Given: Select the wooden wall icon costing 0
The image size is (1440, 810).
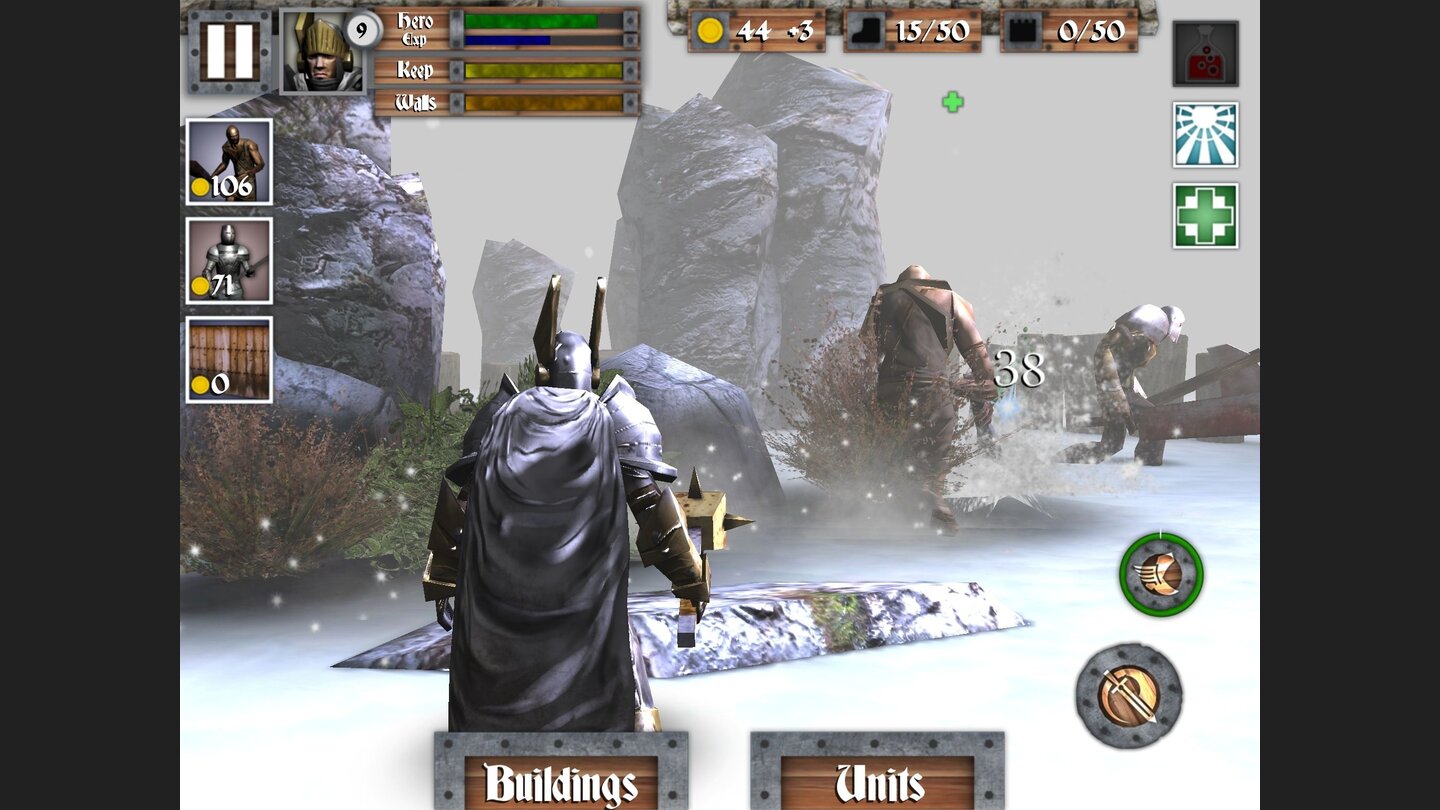Looking at the screenshot, I should [228, 360].
